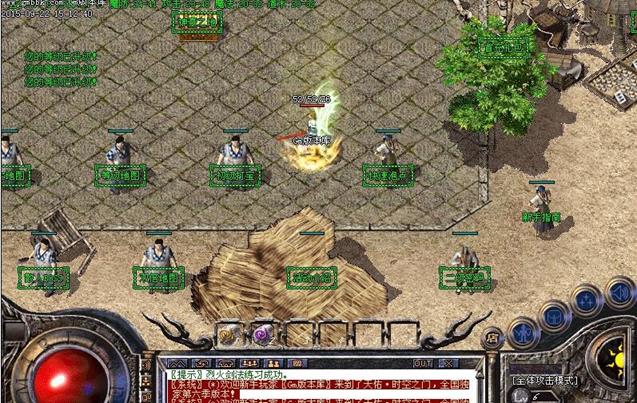Toggle the 全体攻击模式 attack mode label
The image size is (637, 403).
545,381
